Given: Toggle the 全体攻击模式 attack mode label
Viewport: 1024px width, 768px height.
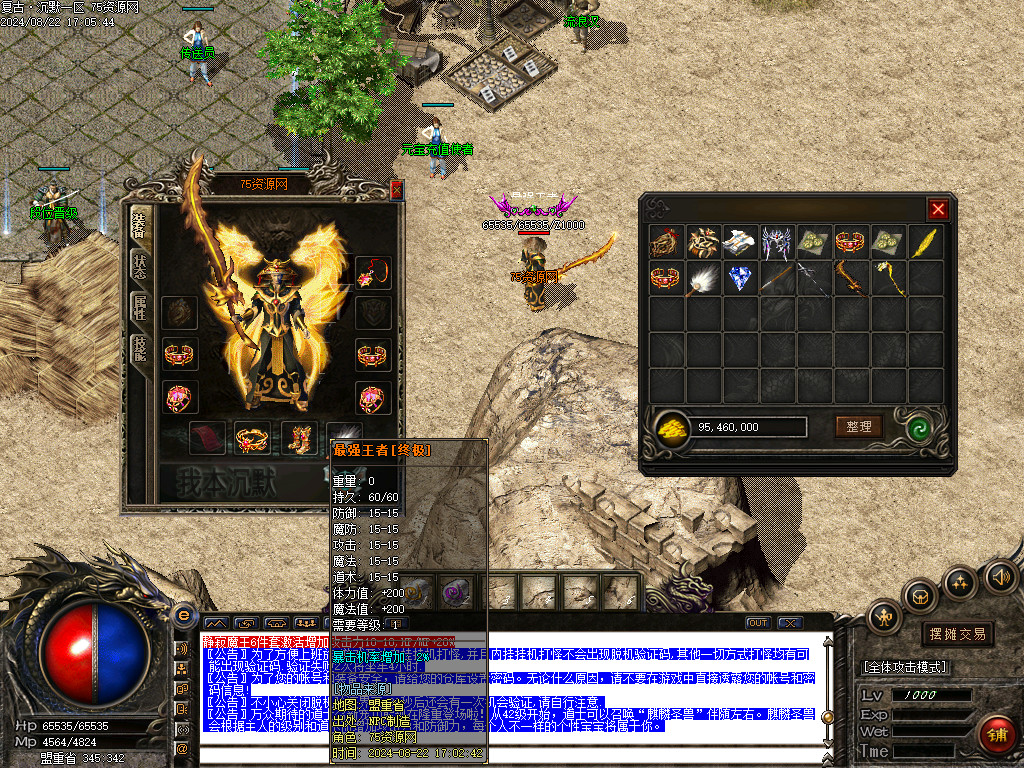Looking at the screenshot, I should [x=905, y=667].
